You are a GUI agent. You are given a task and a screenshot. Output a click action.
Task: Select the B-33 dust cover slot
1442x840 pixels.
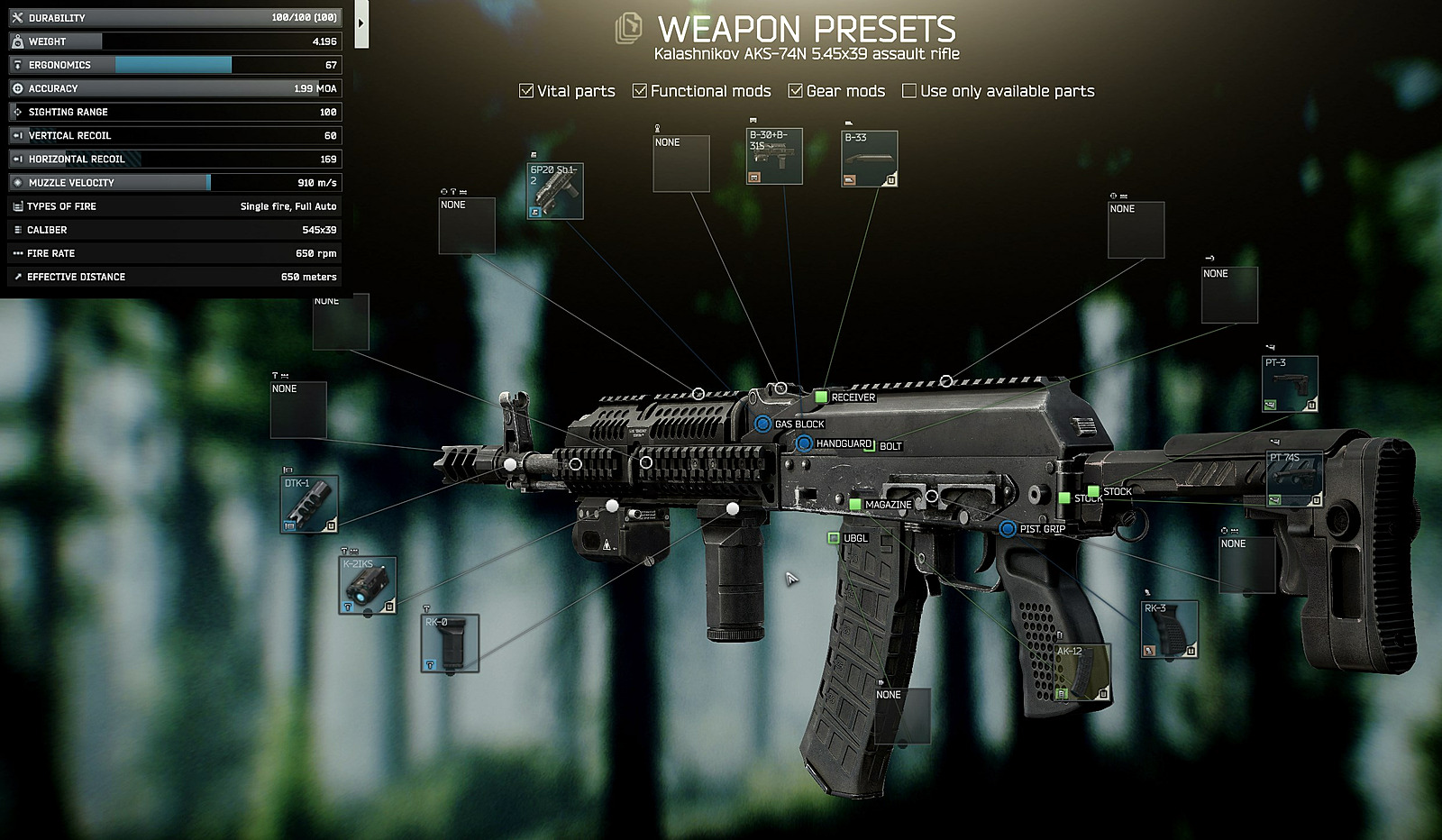pos(870,160)
